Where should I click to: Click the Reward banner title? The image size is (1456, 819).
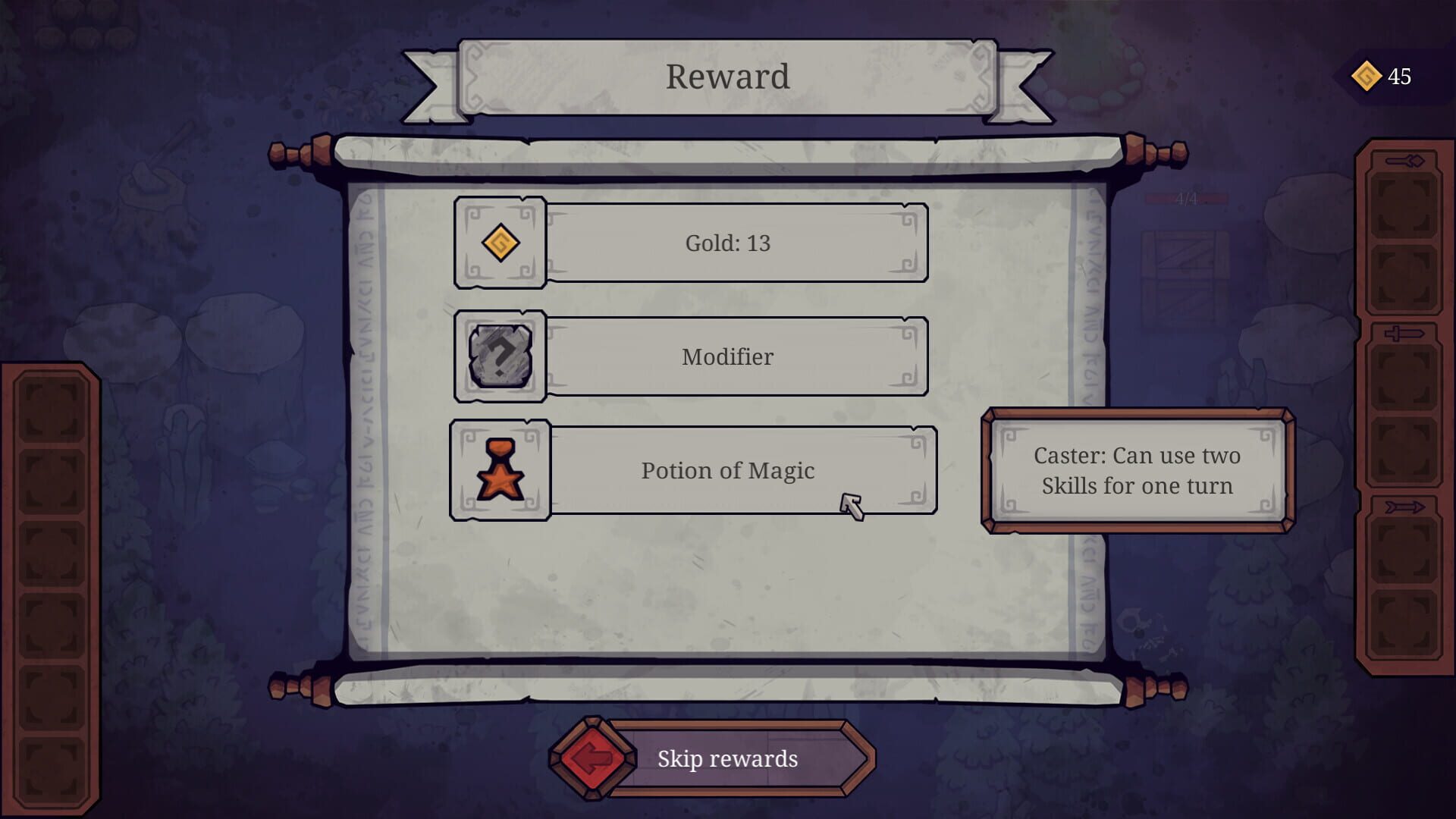coord(726,75)
